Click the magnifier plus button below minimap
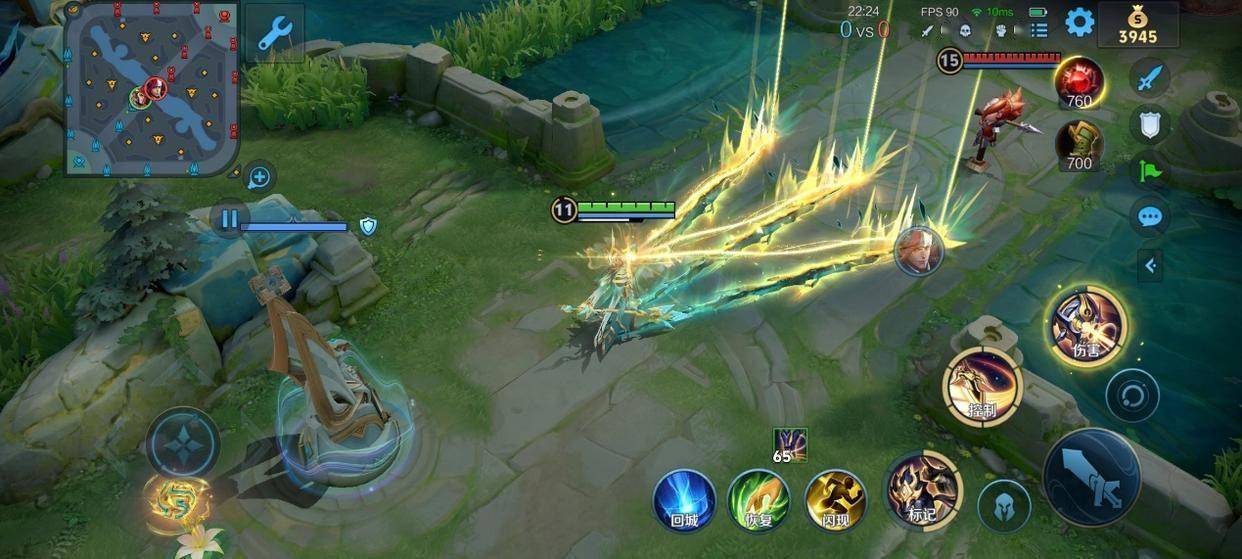 pos(259,178)
